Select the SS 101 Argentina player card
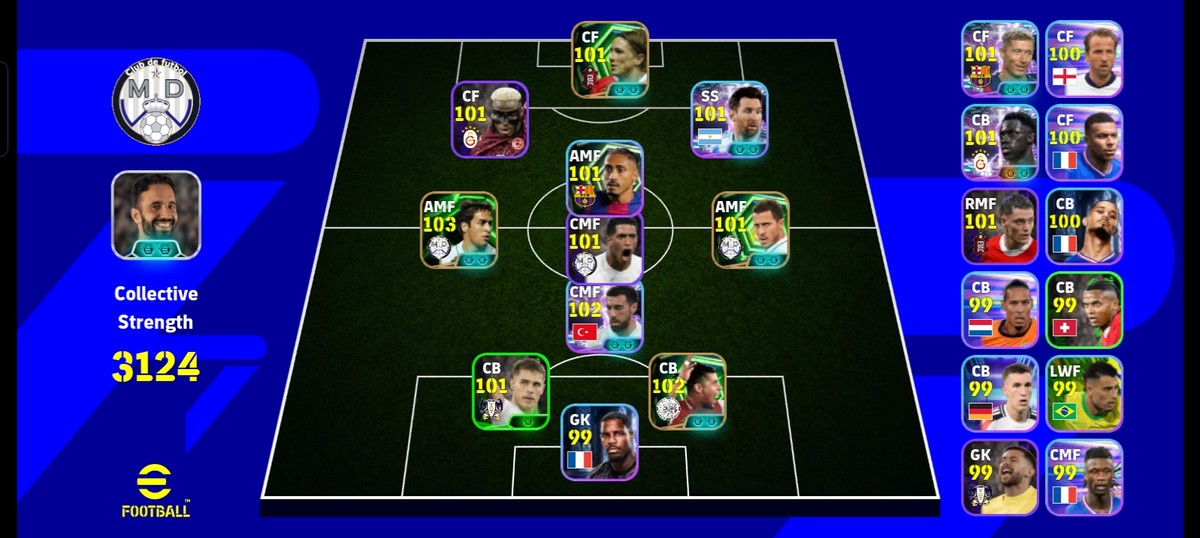1200x538 pixels. coord(729,119)
